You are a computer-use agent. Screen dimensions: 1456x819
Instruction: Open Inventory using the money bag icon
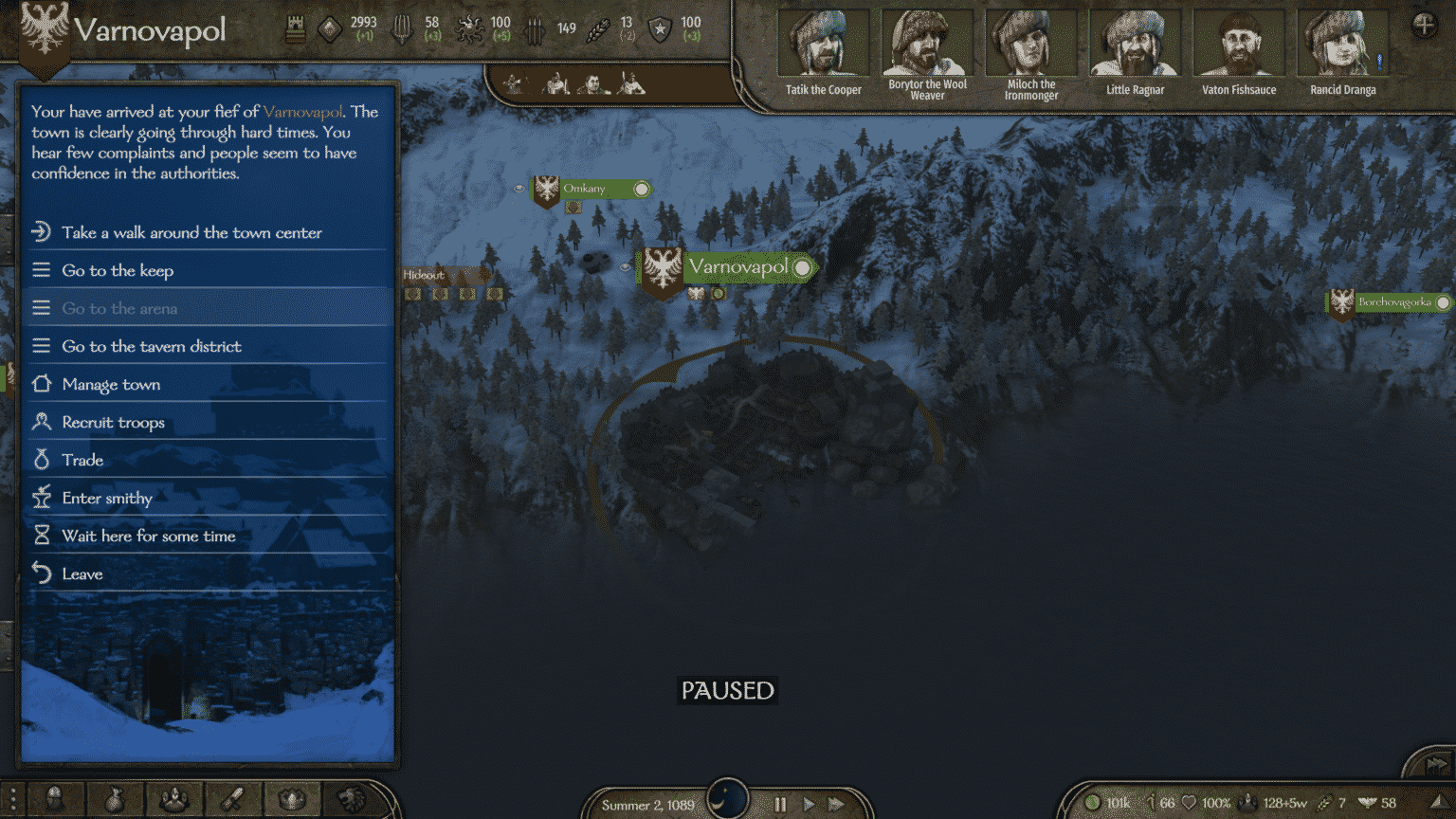[116, 799]
